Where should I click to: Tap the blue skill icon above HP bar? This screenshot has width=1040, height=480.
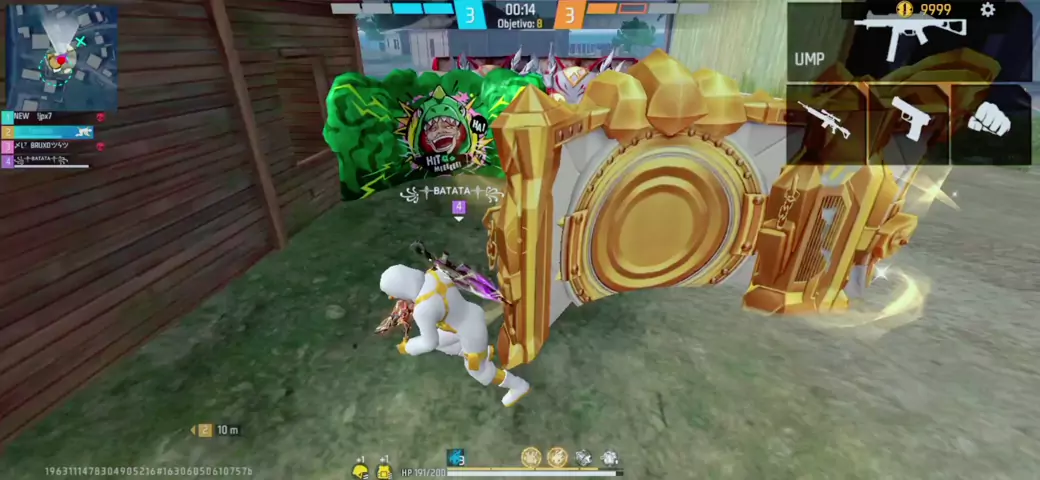456,458
